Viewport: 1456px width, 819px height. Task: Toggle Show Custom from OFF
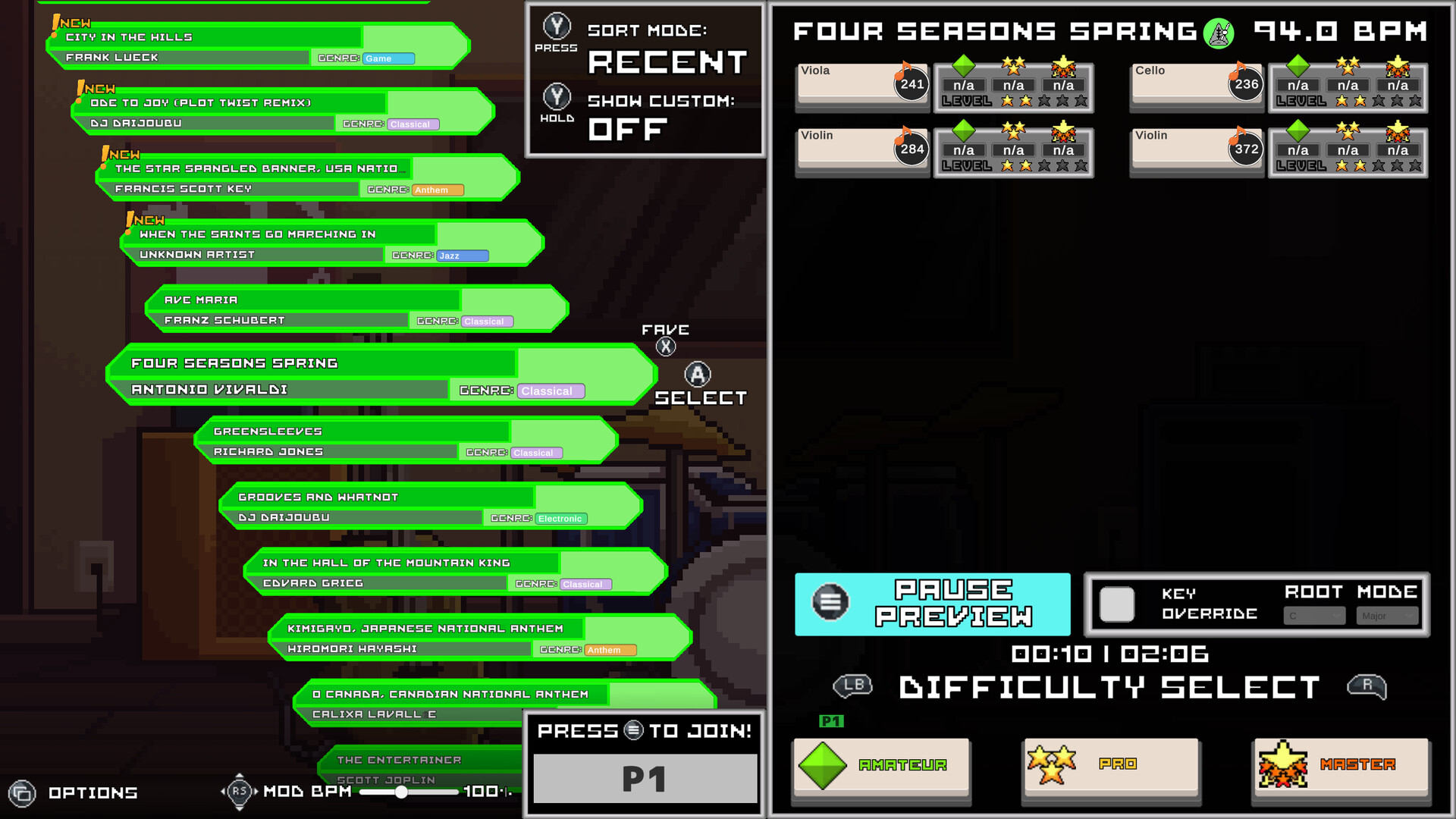coord(557,99)
